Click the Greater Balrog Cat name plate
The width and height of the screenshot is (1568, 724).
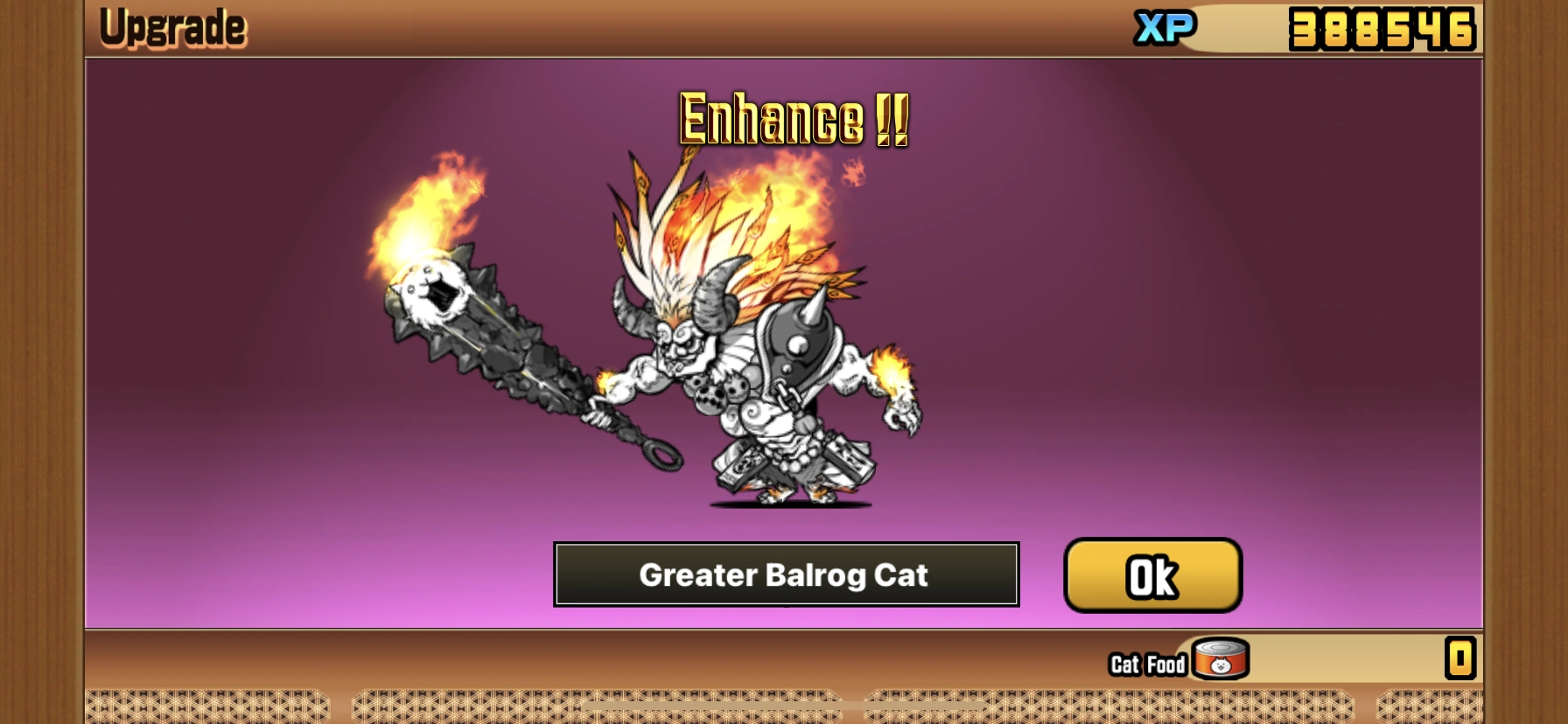(x=785, y=575)
